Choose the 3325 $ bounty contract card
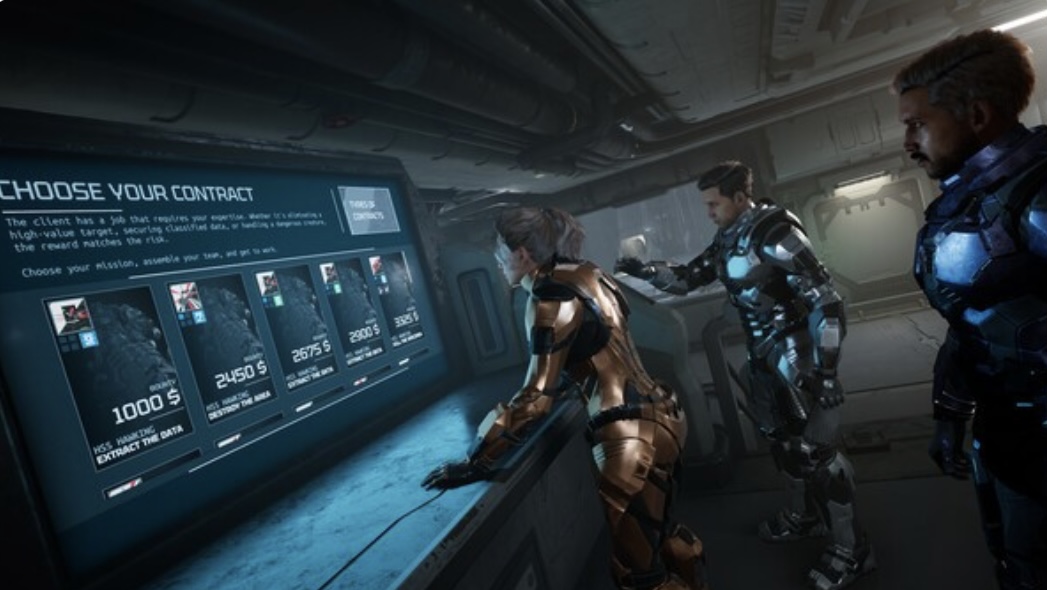1047x590 pixels. (x=402, y=298)
